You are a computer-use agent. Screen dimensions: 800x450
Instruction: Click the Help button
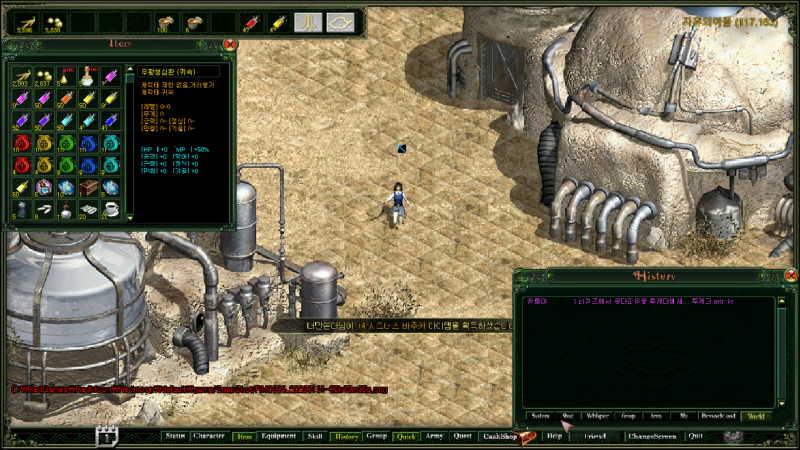[x=555, y=436]
